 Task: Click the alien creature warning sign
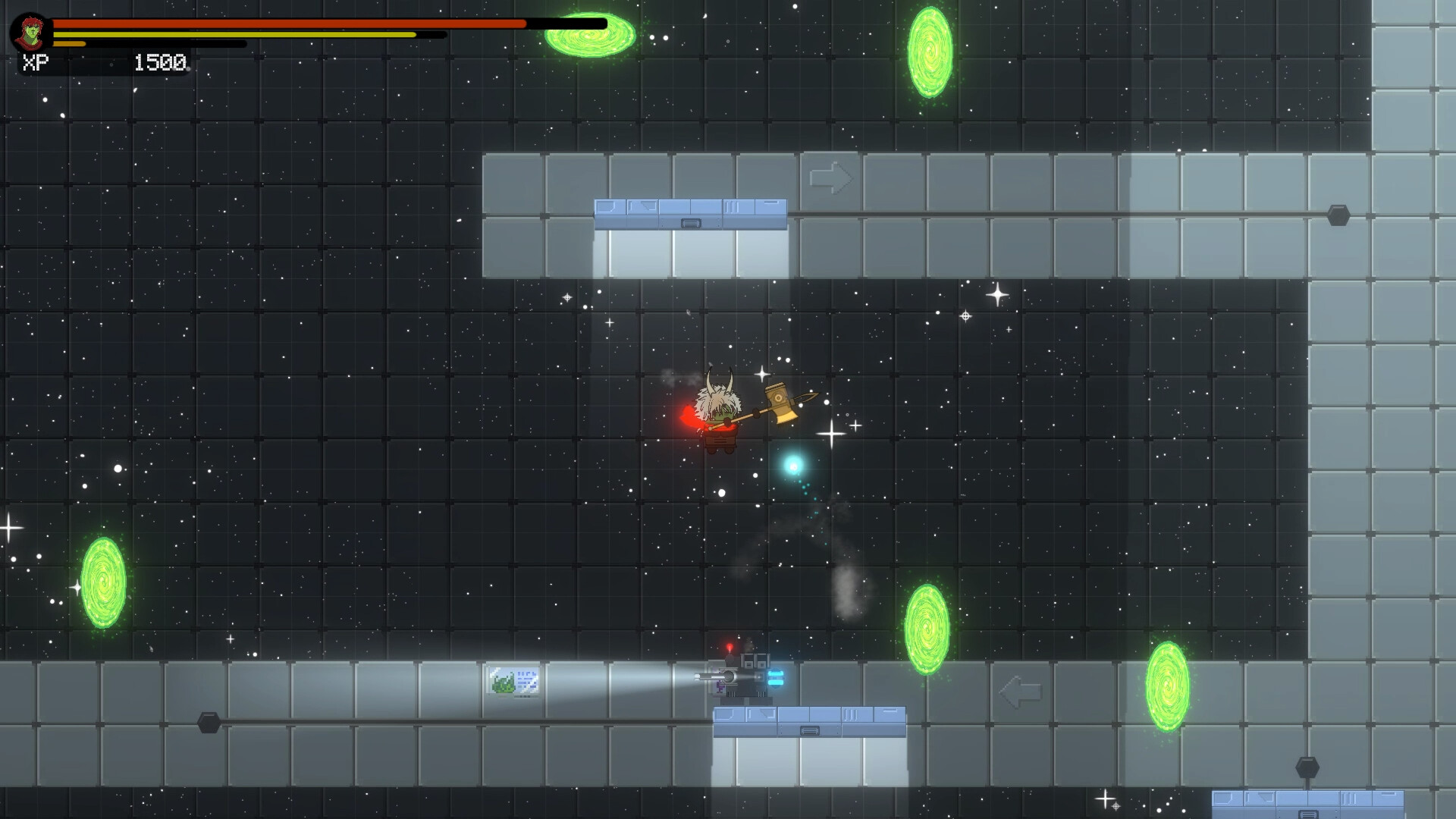[513, 681]
